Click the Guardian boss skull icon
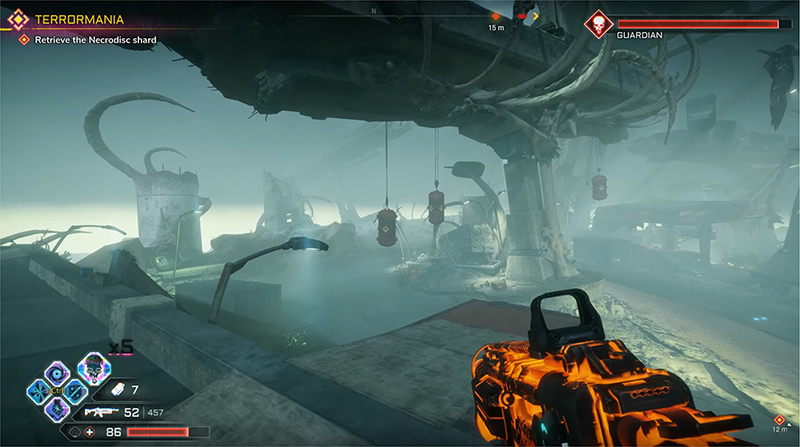The height and width of the screenshot is (447, 800). click(x=597, y=24)
